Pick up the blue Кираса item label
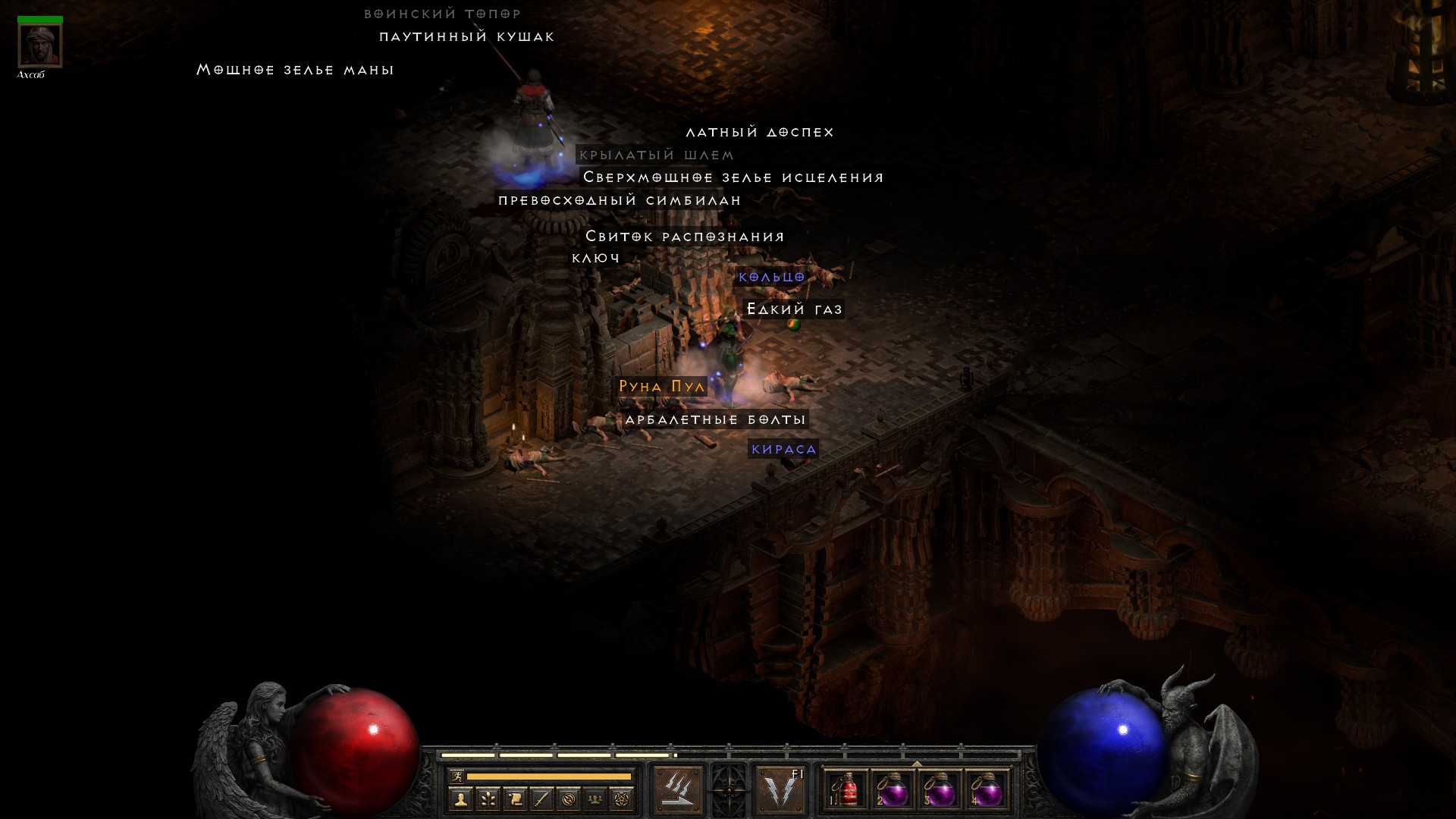Screen dimensions: 1456x819 click(783, 449)
